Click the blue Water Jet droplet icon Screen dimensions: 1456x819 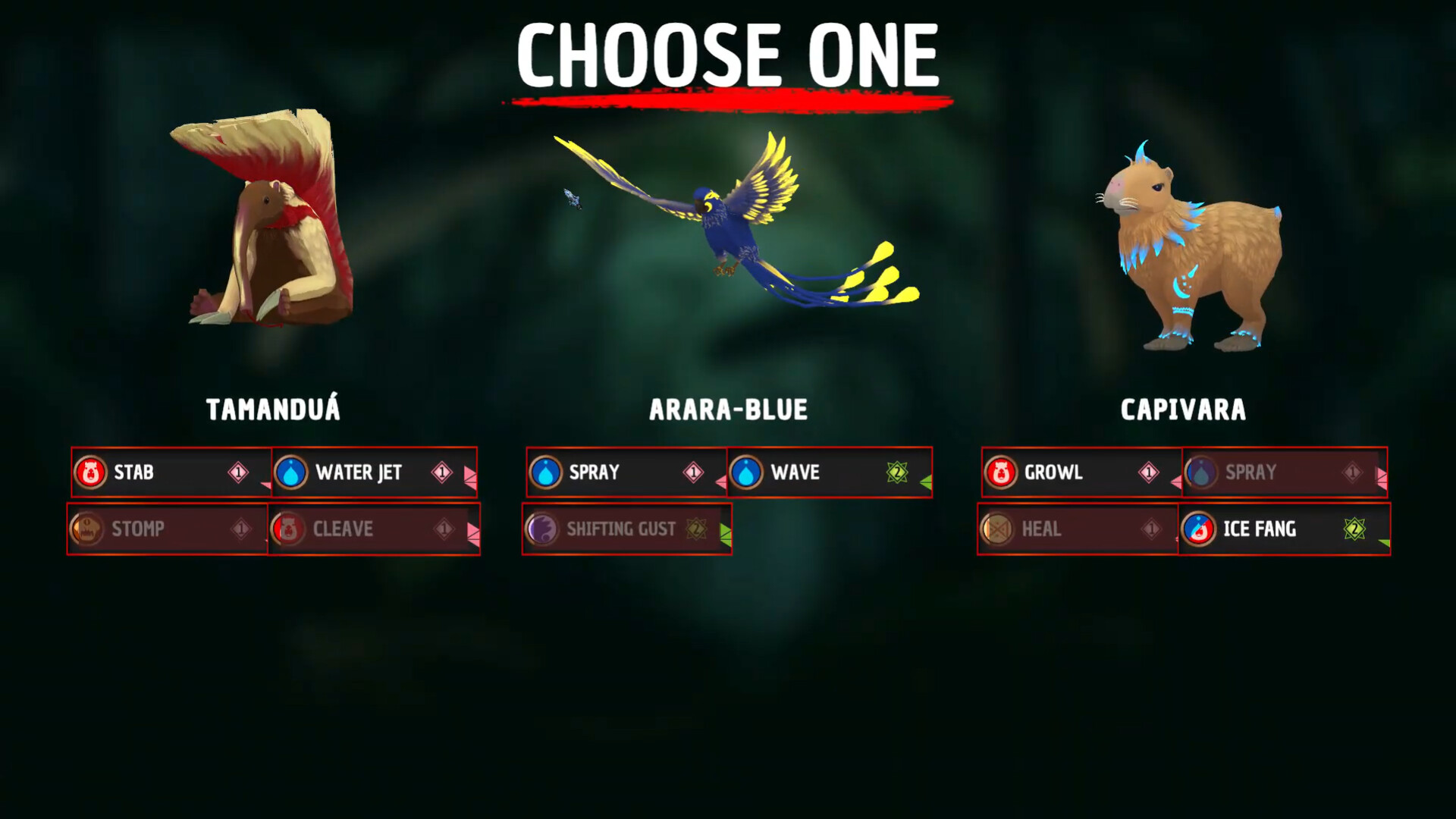pyautogui.click(x=290, y=472)
